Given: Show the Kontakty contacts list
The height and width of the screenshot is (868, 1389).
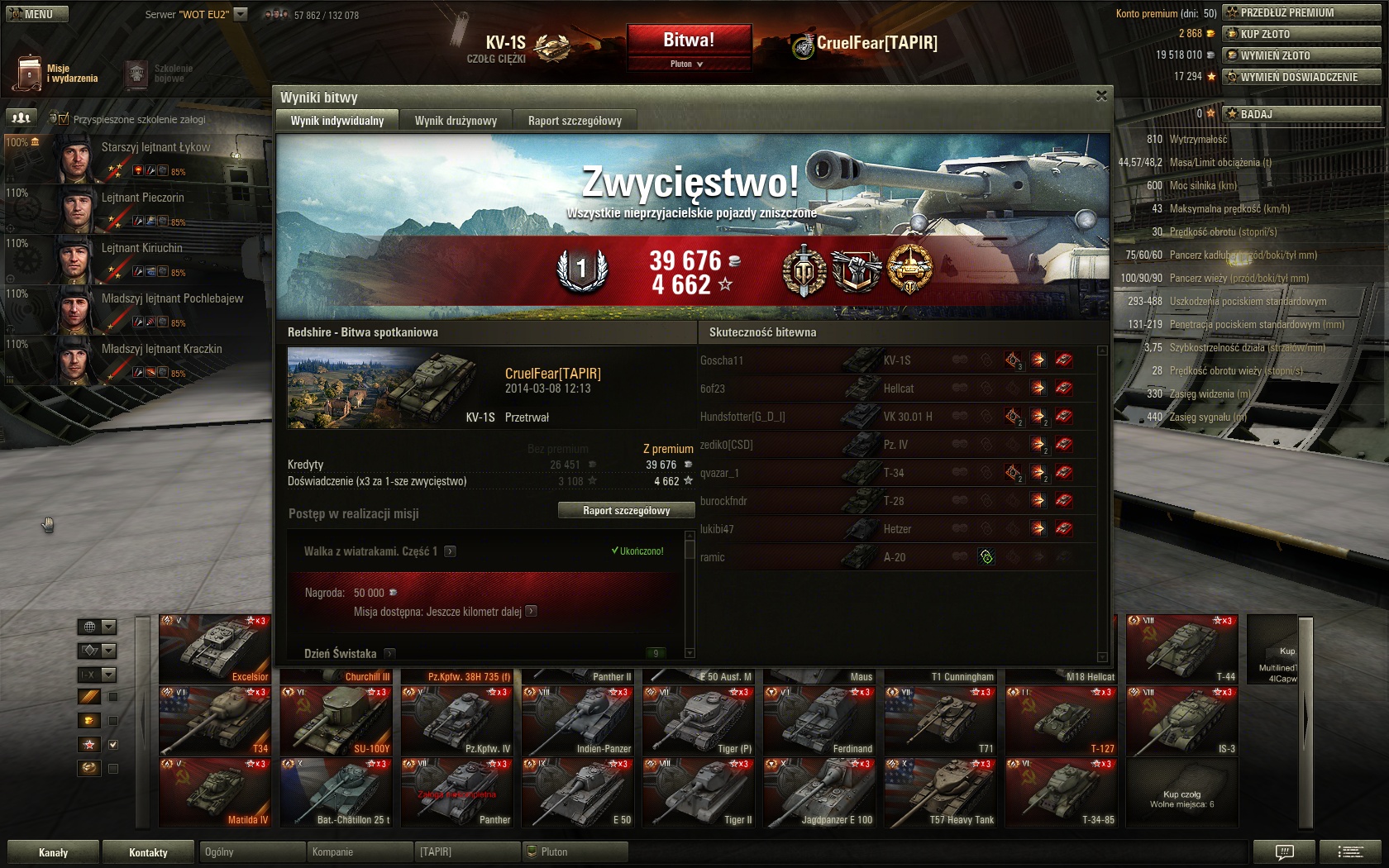Looking at the screenshot, I should (x=148, y=852).
